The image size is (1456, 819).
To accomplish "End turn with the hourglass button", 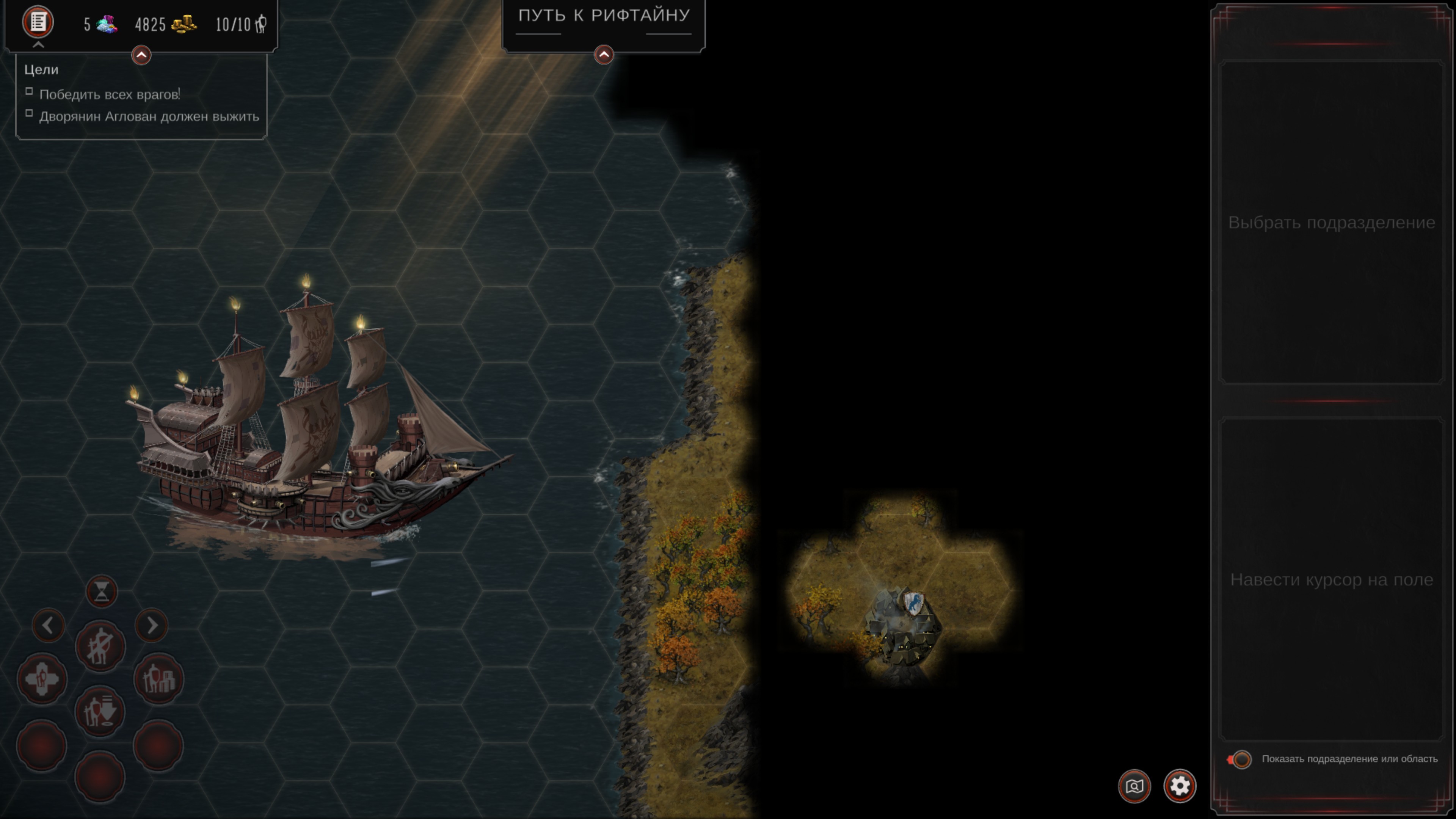I will (102, 591).
